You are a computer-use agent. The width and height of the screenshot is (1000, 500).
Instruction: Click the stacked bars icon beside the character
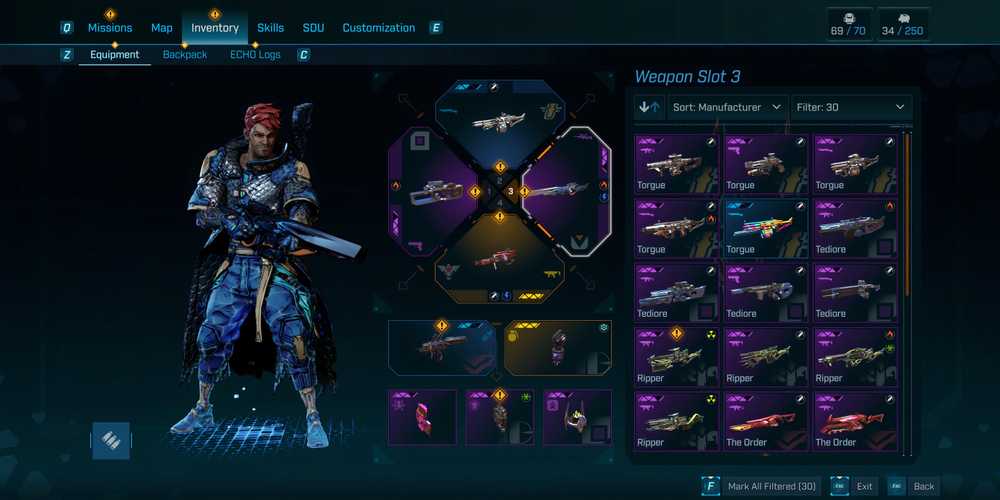pos(111,440)
